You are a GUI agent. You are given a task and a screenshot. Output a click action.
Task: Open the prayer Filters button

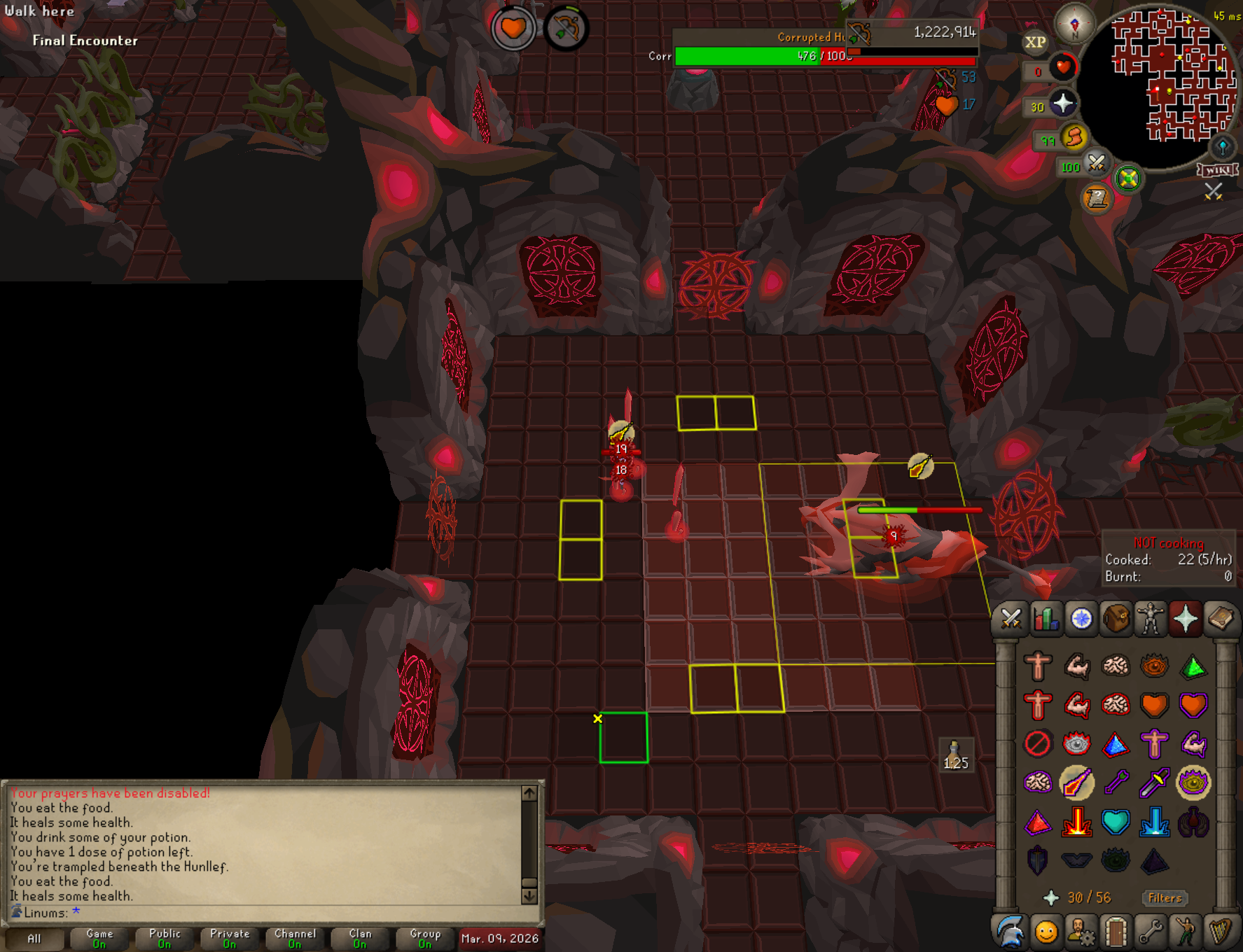[1165, 898]
